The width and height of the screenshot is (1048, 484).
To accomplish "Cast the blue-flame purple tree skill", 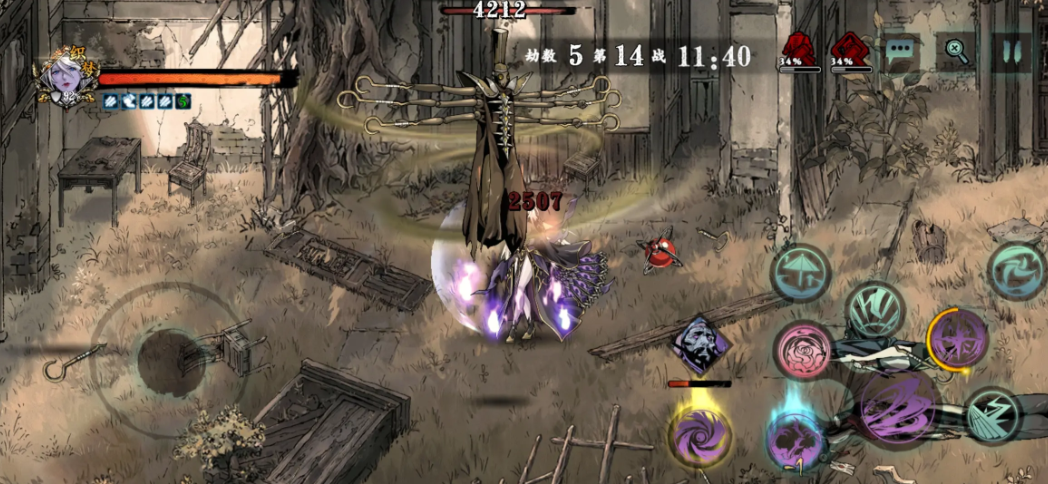I will 795,437.
